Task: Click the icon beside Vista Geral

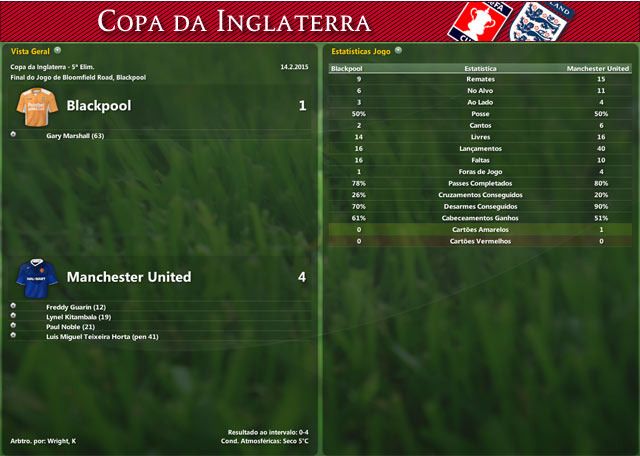Action: pos(57,48)
